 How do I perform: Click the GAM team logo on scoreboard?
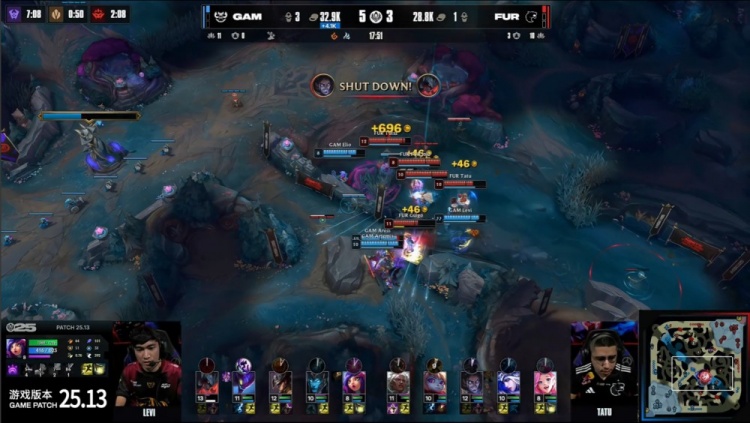click(219, 16)
